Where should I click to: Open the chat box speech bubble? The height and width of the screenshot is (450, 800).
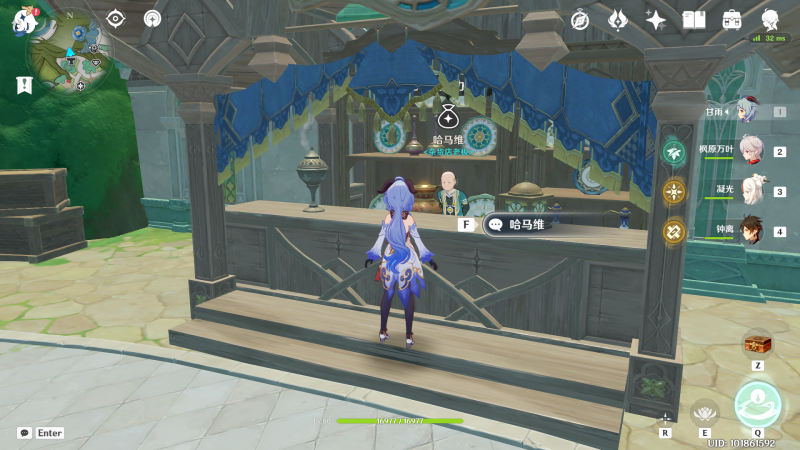pyautogui.click(x=24, y=433)
